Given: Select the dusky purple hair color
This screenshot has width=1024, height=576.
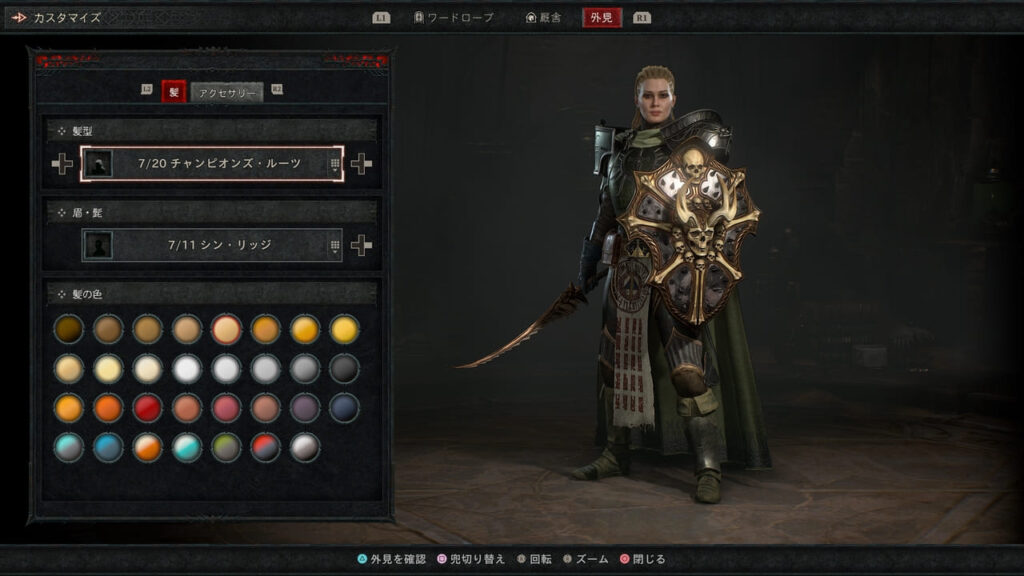Looking at the screenshot, I should [305, 408].
